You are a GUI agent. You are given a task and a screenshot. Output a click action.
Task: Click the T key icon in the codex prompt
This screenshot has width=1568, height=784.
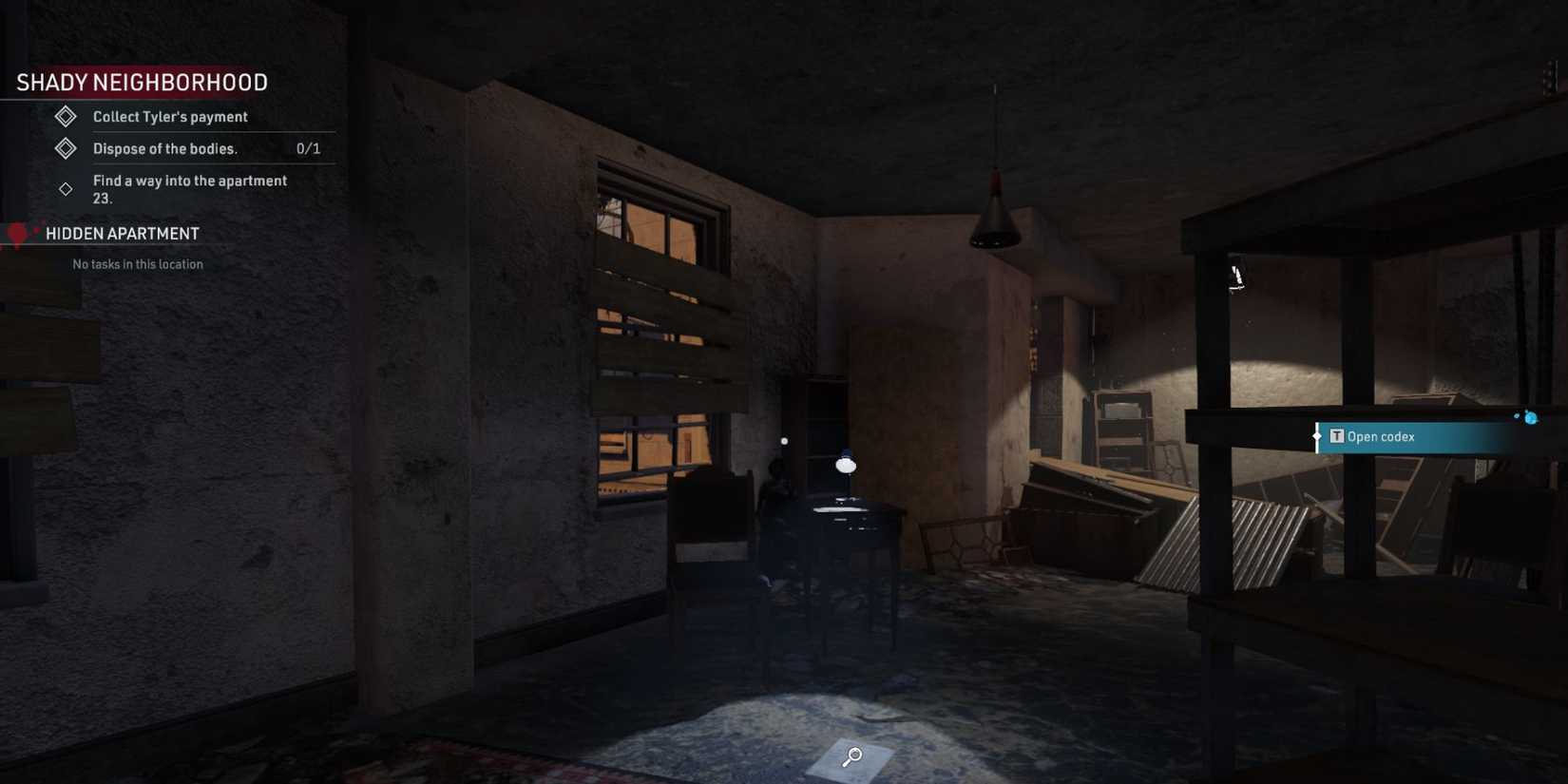coord(1336,436)
